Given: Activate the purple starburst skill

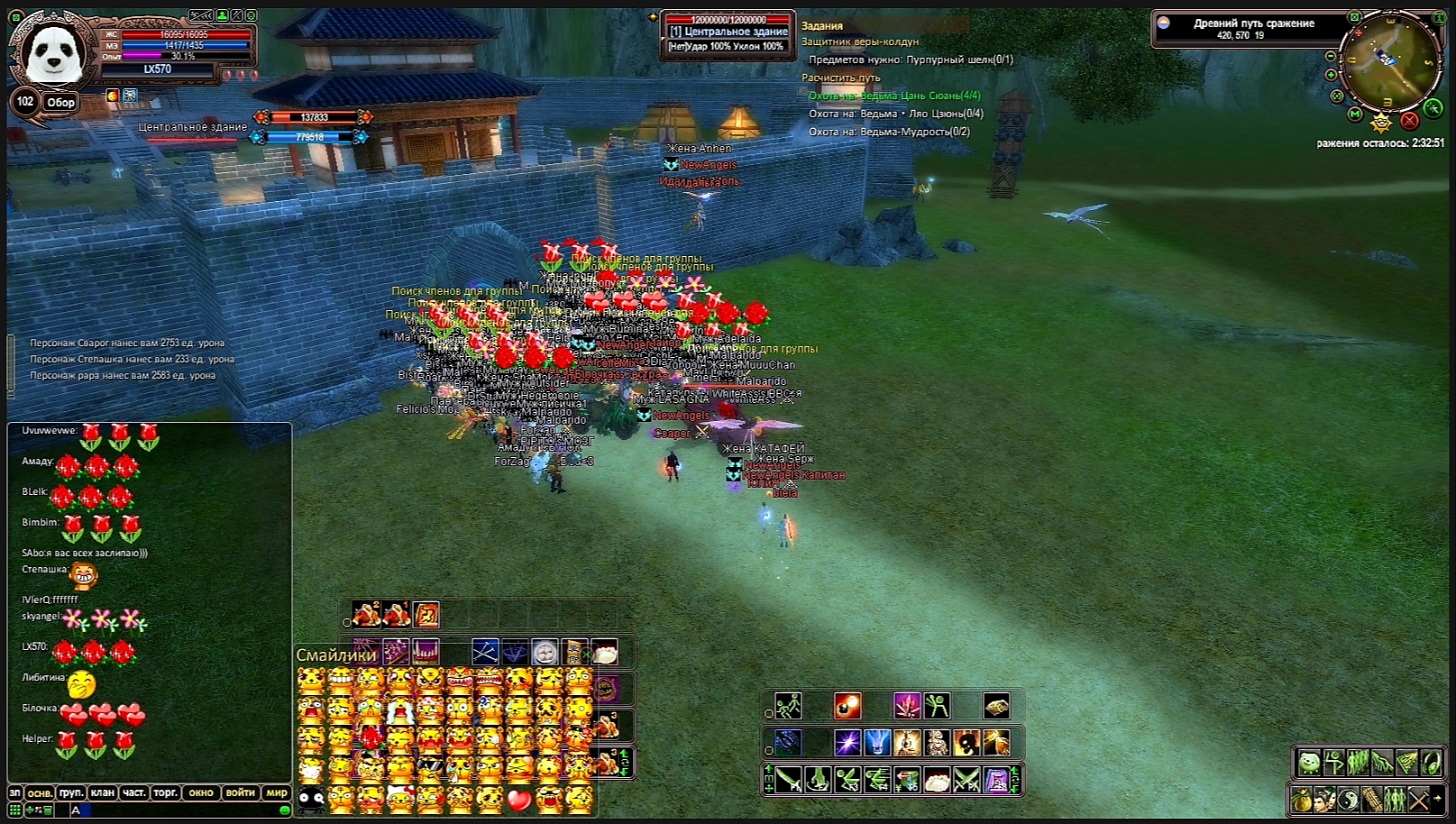Looking at the screenshot, I should click(847, 743).
